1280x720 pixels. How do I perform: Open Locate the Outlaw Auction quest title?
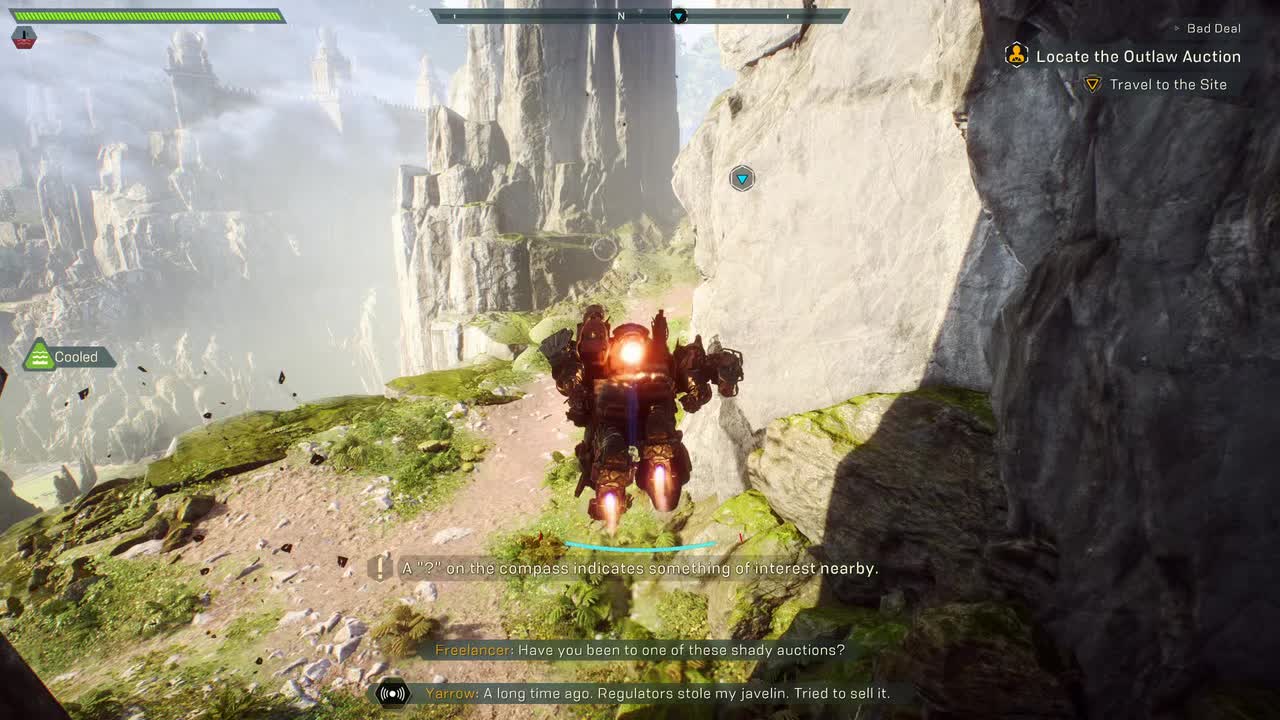point(1140,56)
